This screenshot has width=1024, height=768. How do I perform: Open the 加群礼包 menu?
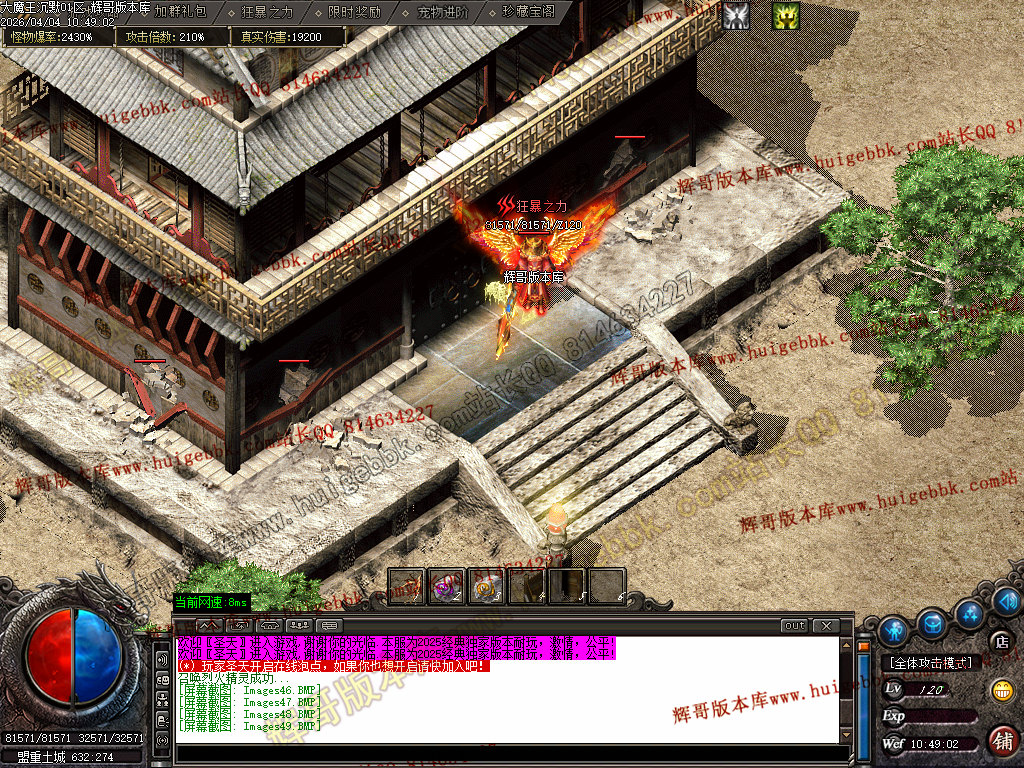tap(181, 13)
